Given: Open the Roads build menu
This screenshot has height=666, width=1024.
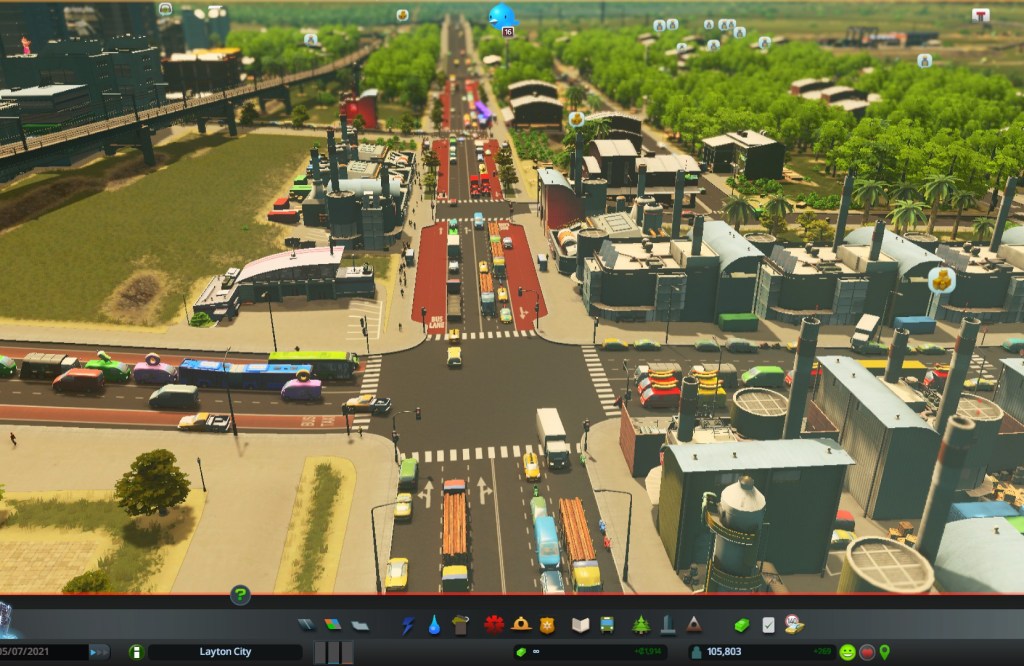Looking at the screenshot, I should pos(306,625).
